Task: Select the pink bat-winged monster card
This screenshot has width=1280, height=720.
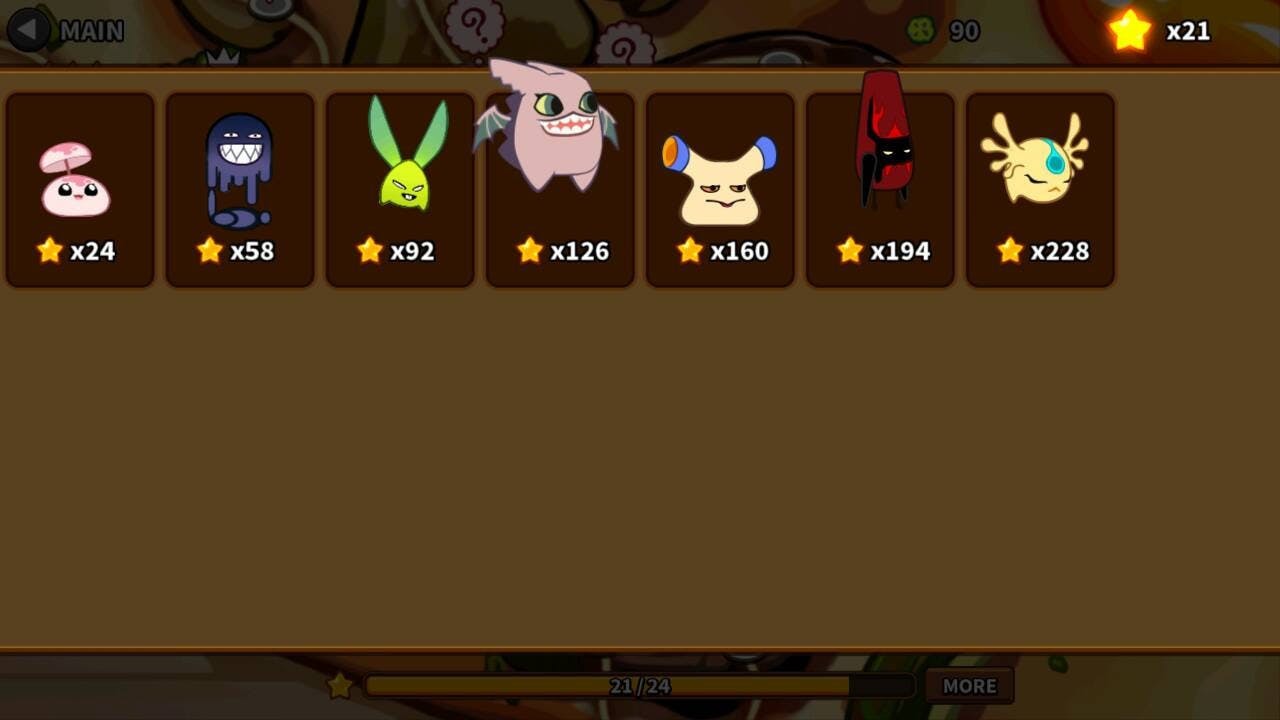Action: 560,190
